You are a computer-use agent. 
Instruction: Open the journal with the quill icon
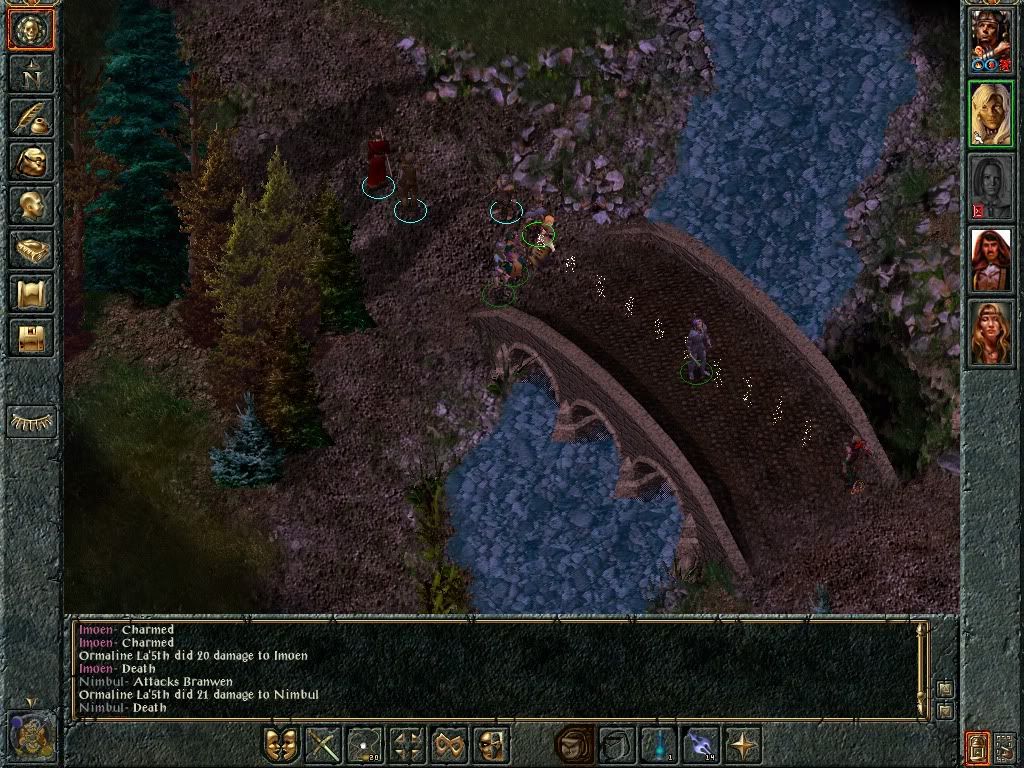pos(31,118)
